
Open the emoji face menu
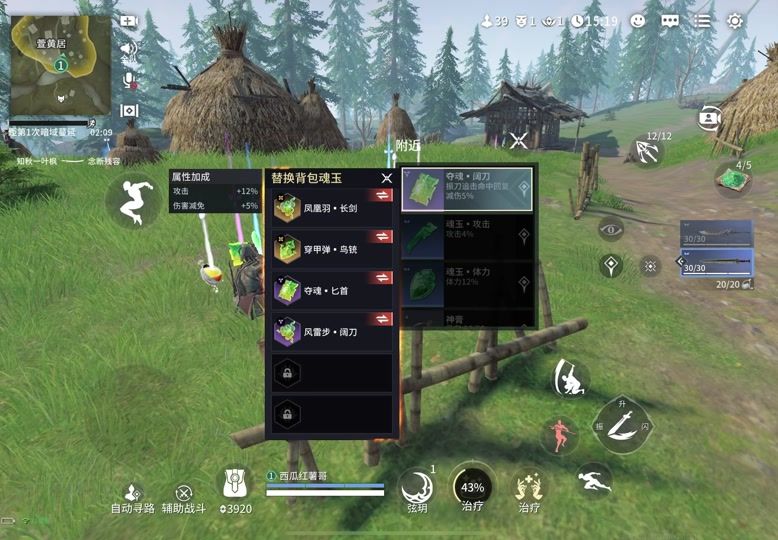(638, 20)
